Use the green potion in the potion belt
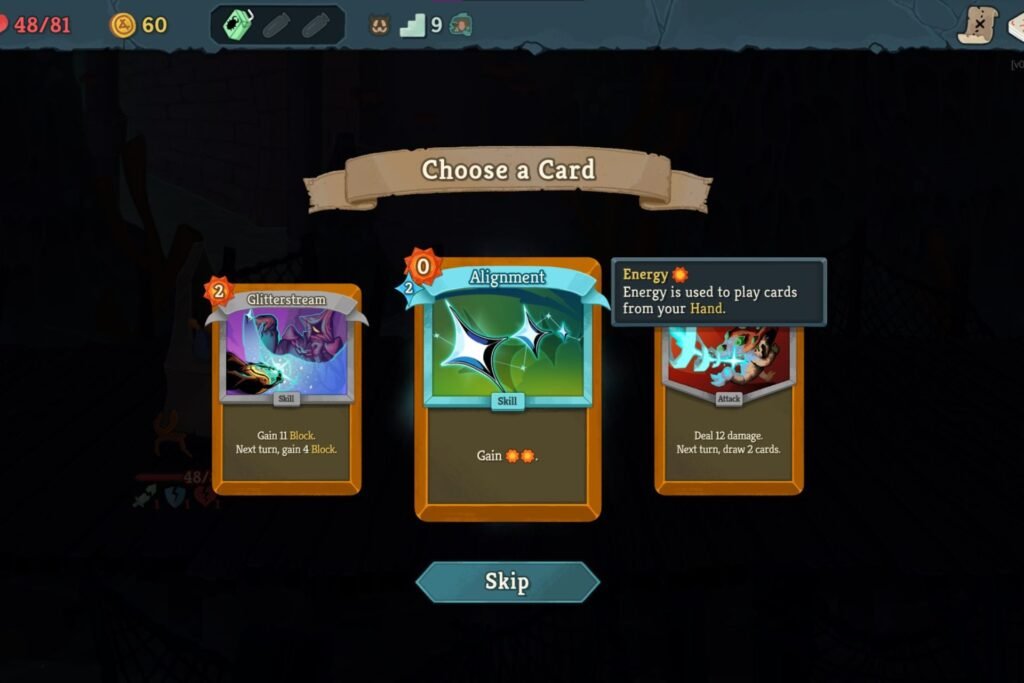Screen dimensions: 1024x683 click(240, 25)
